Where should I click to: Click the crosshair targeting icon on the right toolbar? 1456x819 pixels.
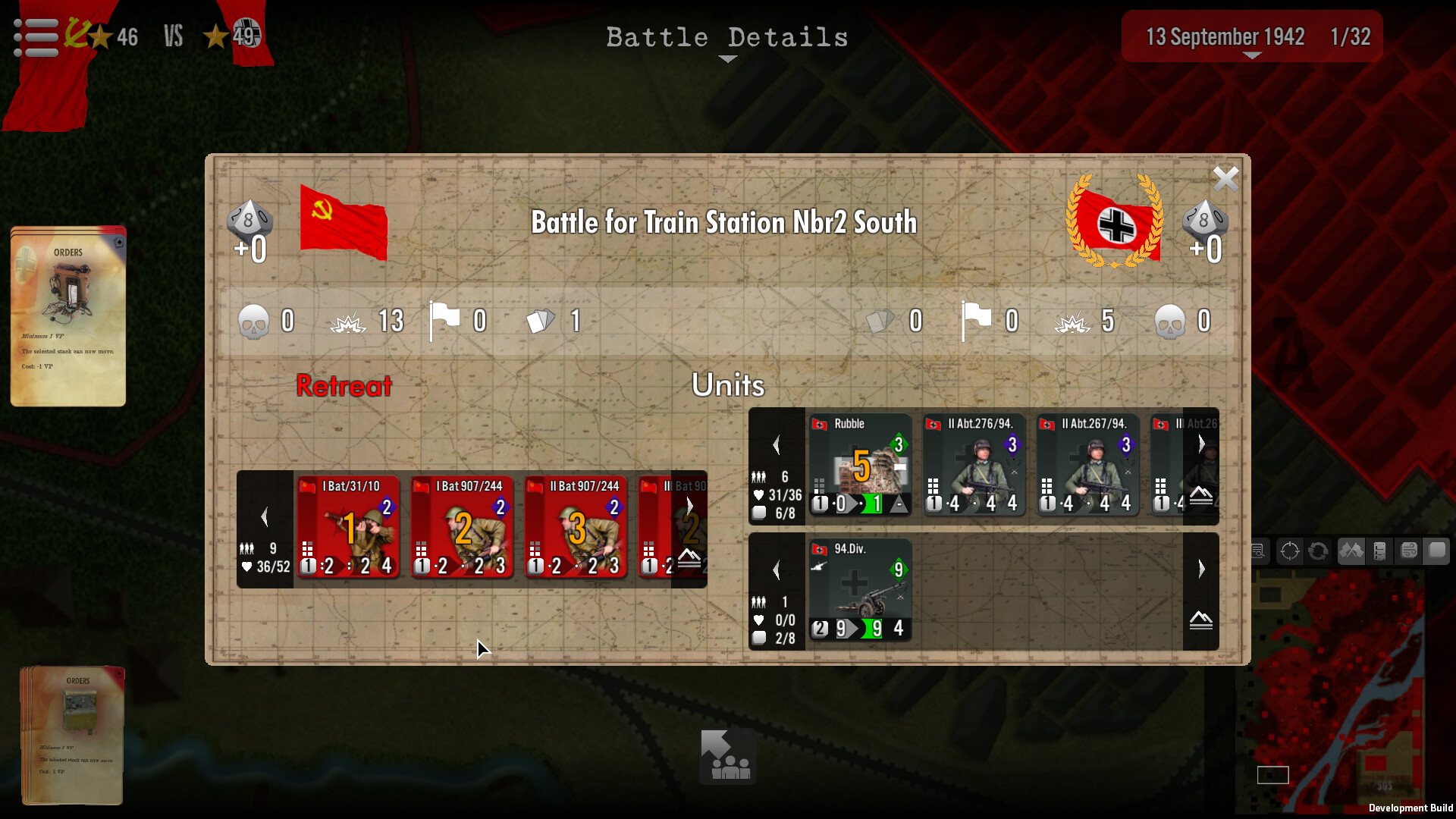(x=1290, y=551)
